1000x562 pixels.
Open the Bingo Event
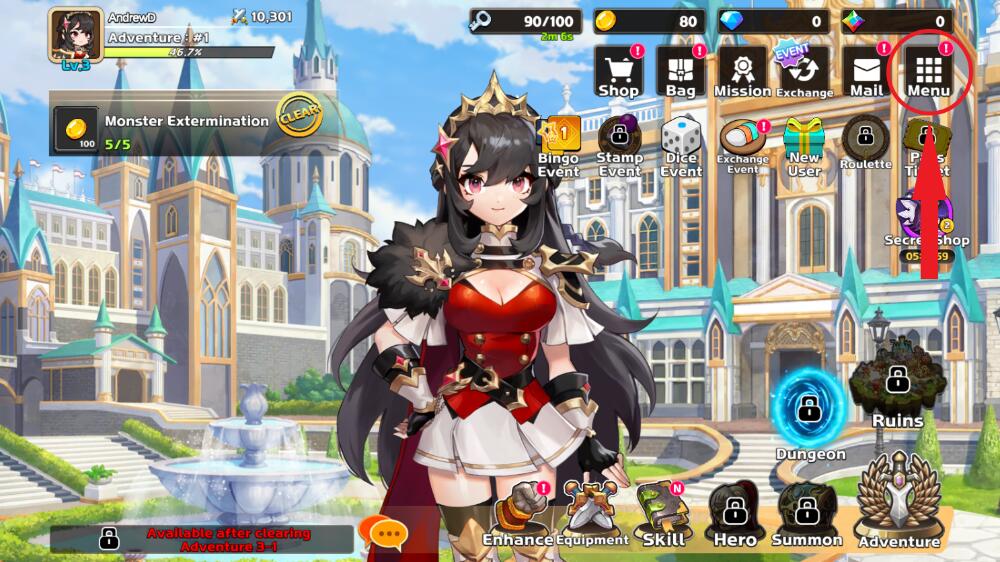click(559, 146)
